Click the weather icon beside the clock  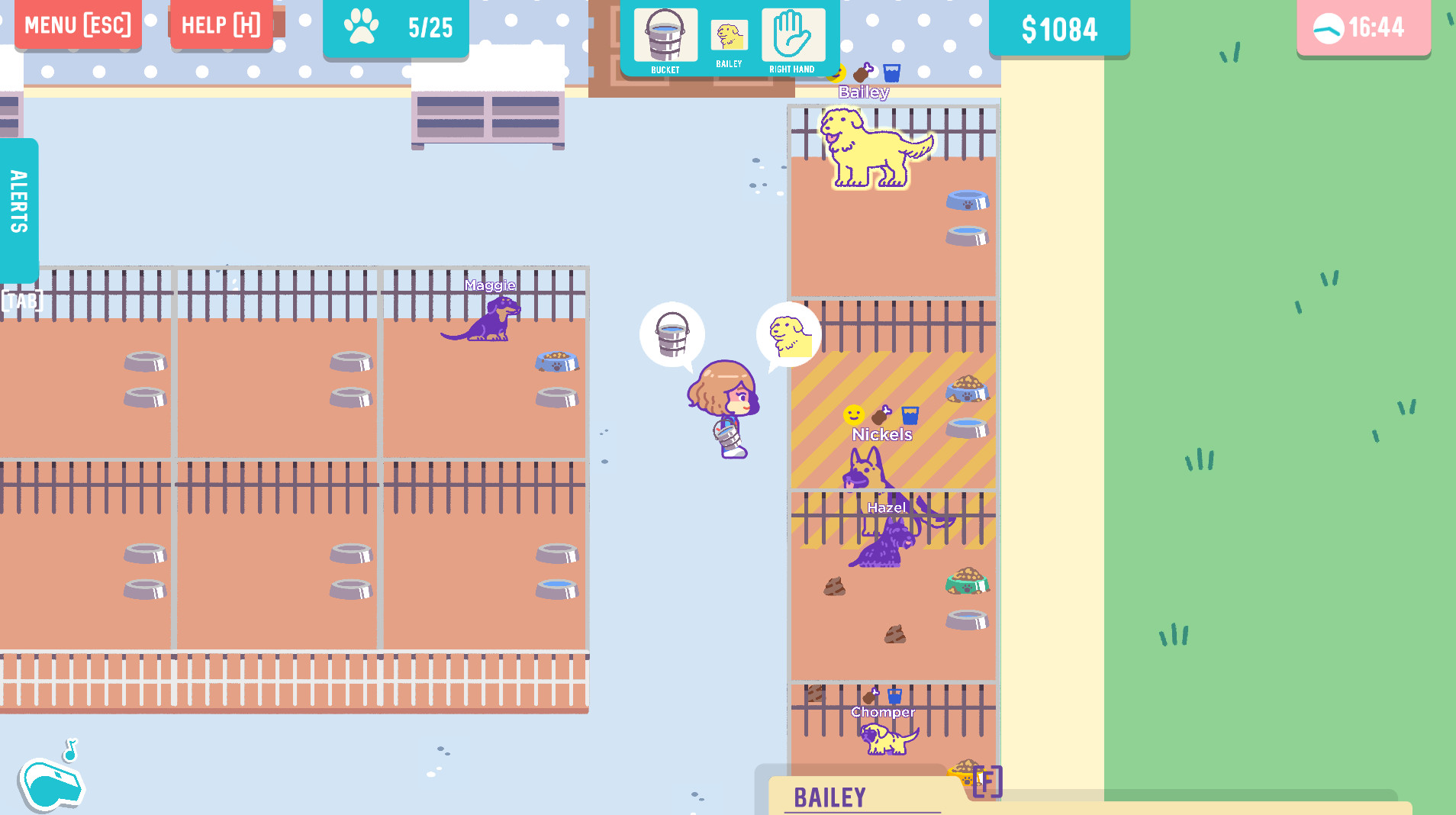click(x=1327, y=27)
